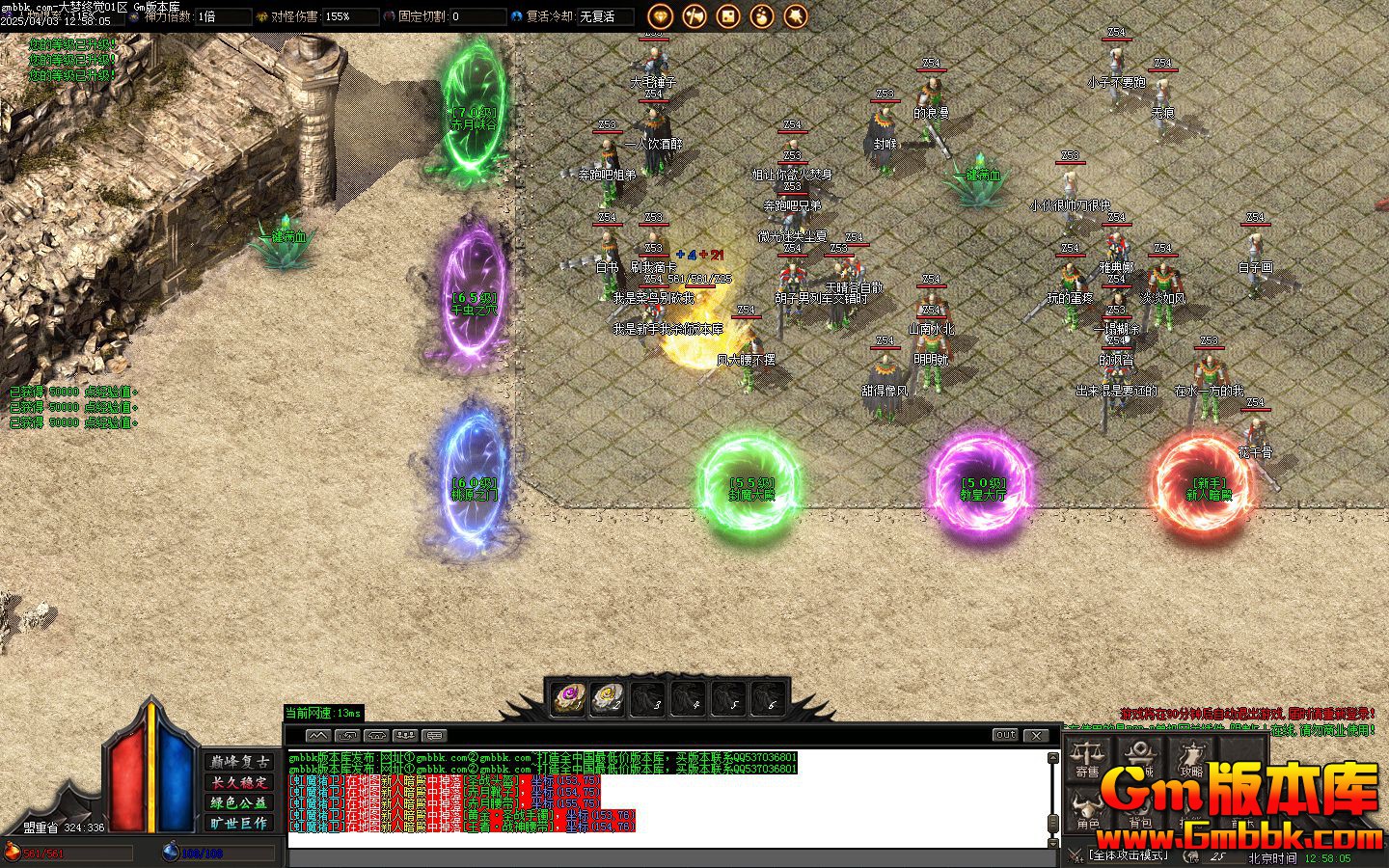This screenshot has width=1389, height=868.
Task: Click the 巅峰复古 label button
Action: click(240, 762)
